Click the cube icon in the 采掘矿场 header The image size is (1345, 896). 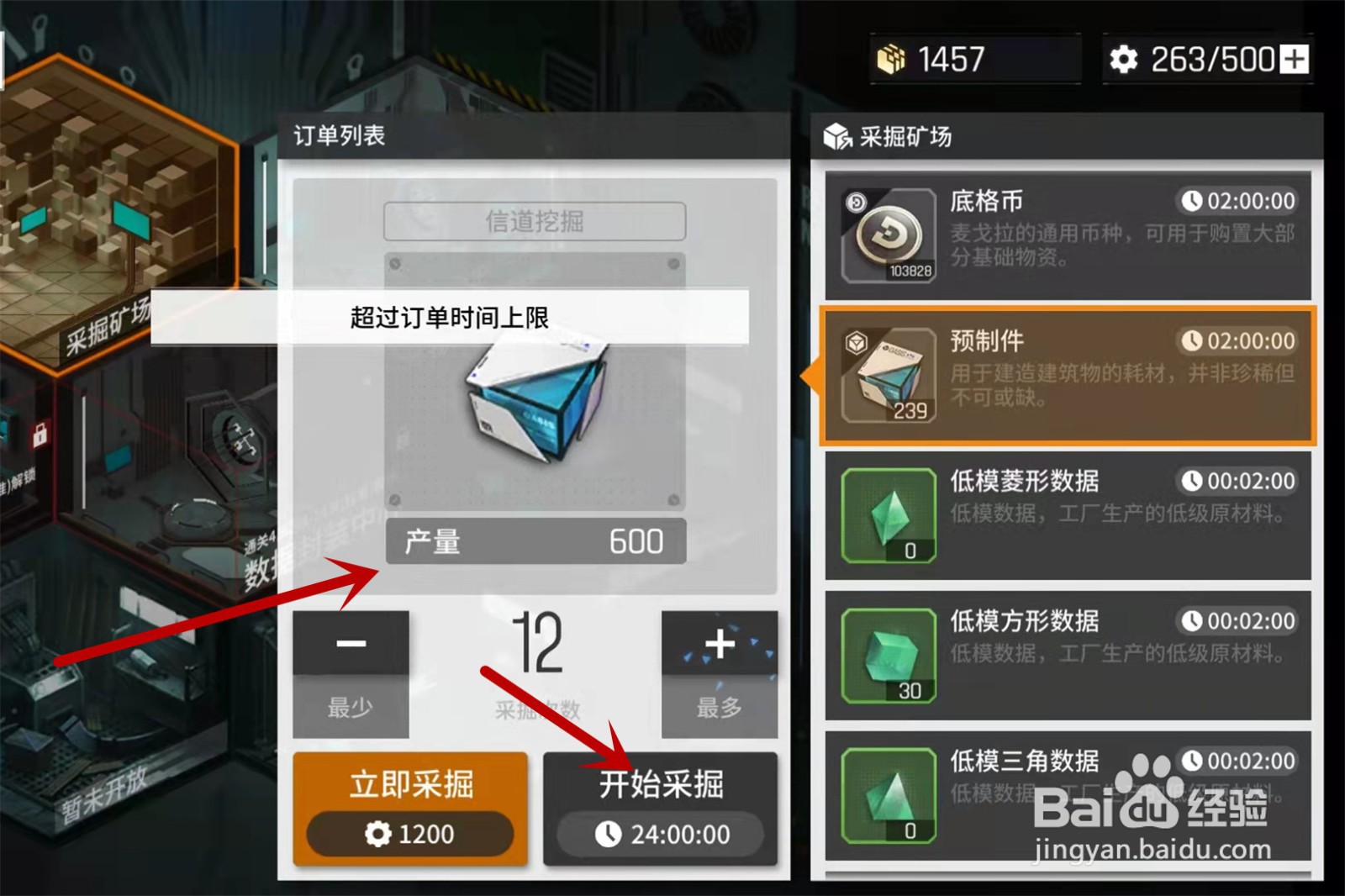coord(836,134)
